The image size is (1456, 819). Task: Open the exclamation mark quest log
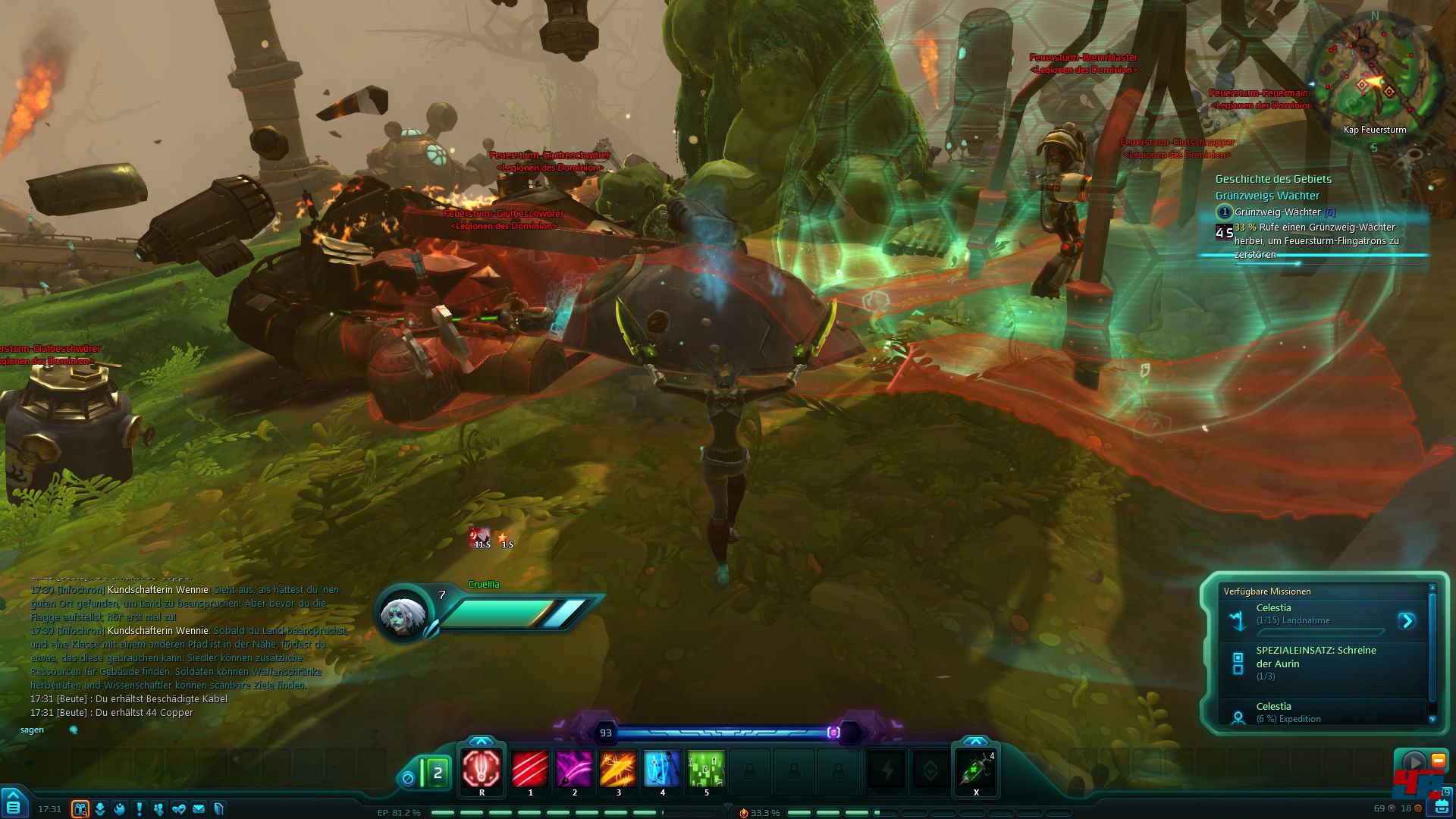140,809
